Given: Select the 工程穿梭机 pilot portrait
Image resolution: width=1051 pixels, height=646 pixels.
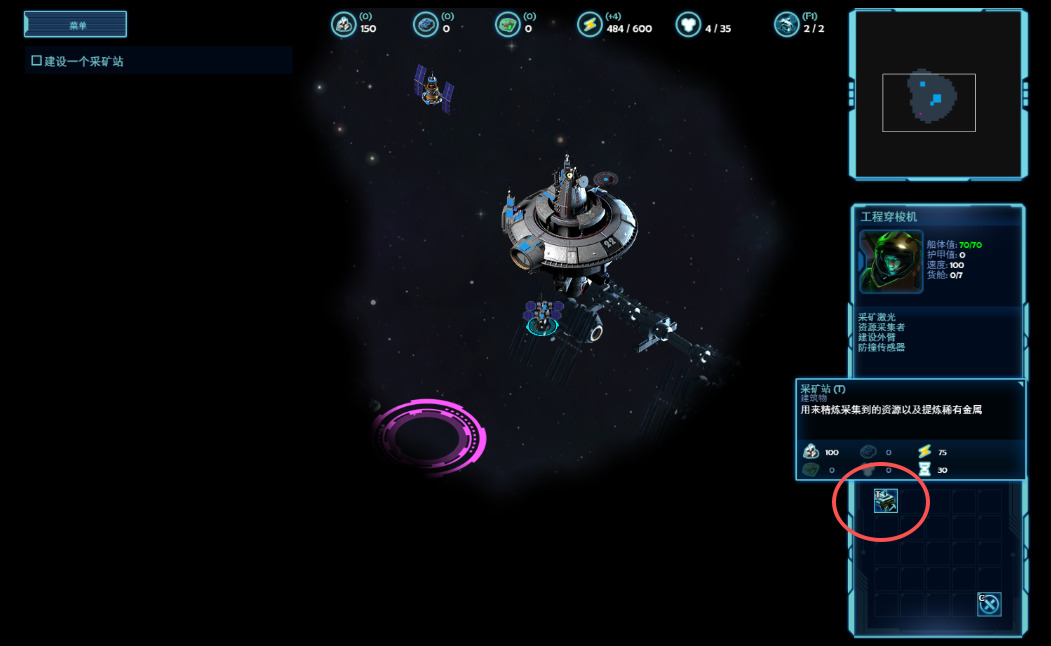Looking at the screenshot, I should pyautogui.click(x=890, y=262).
